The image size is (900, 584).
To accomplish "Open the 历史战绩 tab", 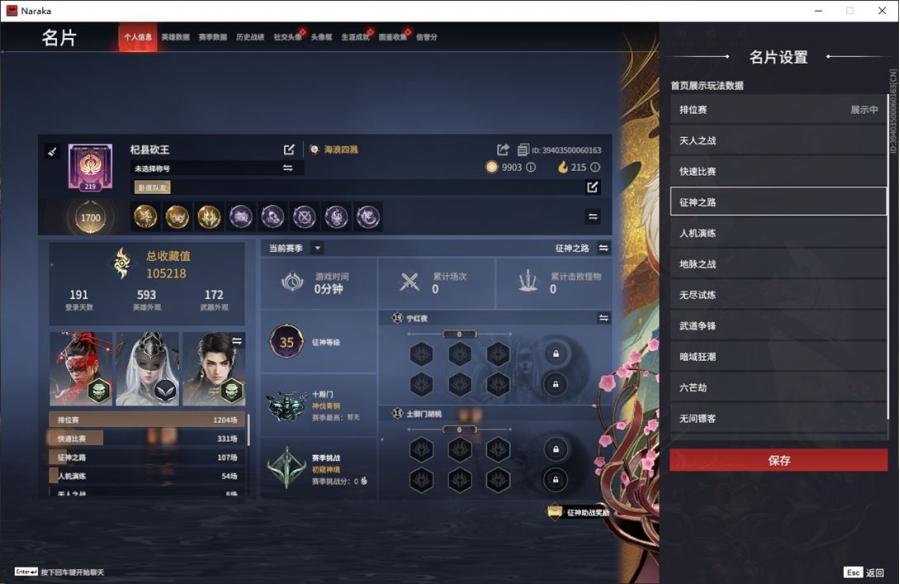I will (250, 37).
